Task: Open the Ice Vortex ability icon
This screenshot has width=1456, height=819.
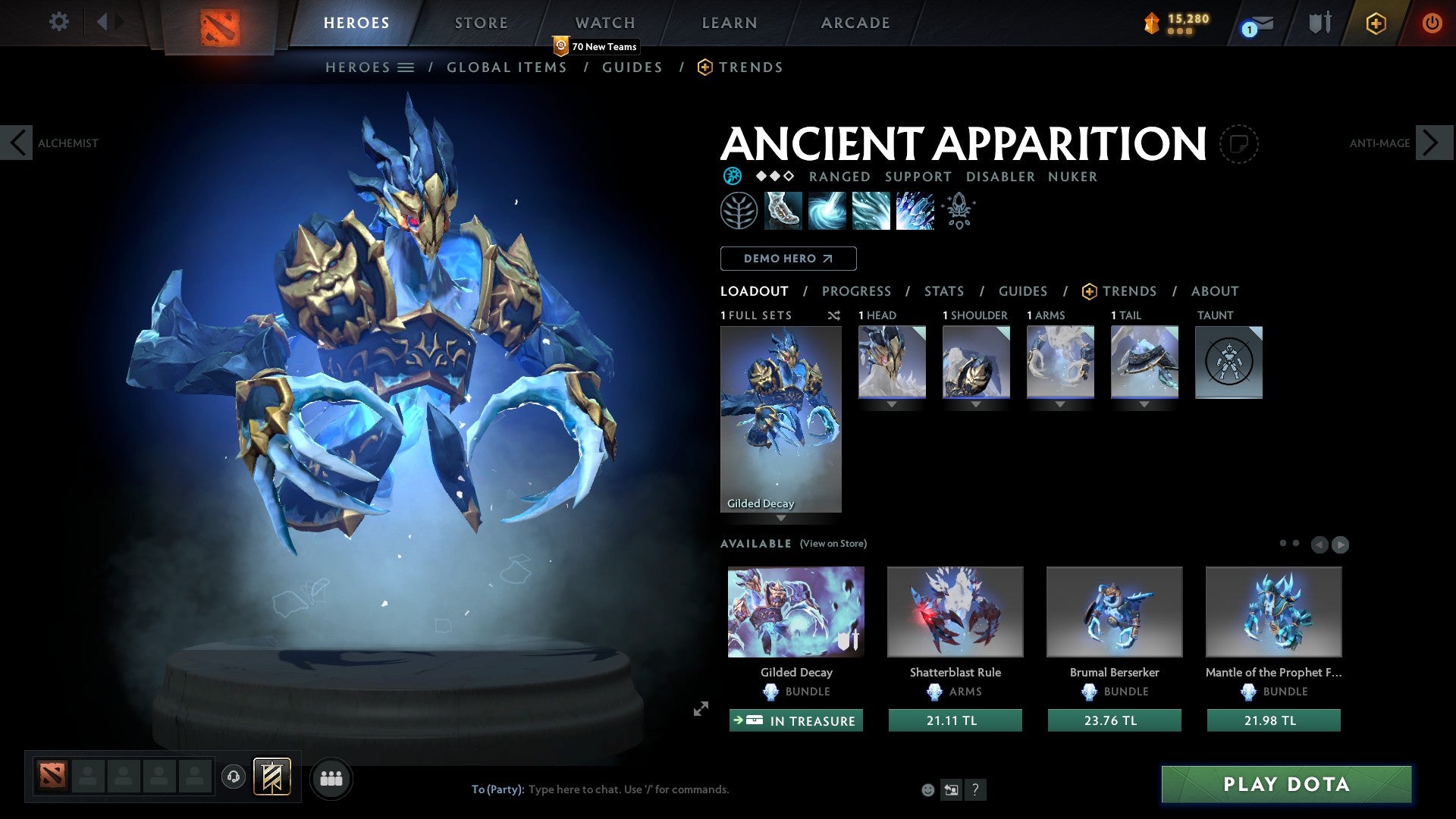Action: [828, 211]
